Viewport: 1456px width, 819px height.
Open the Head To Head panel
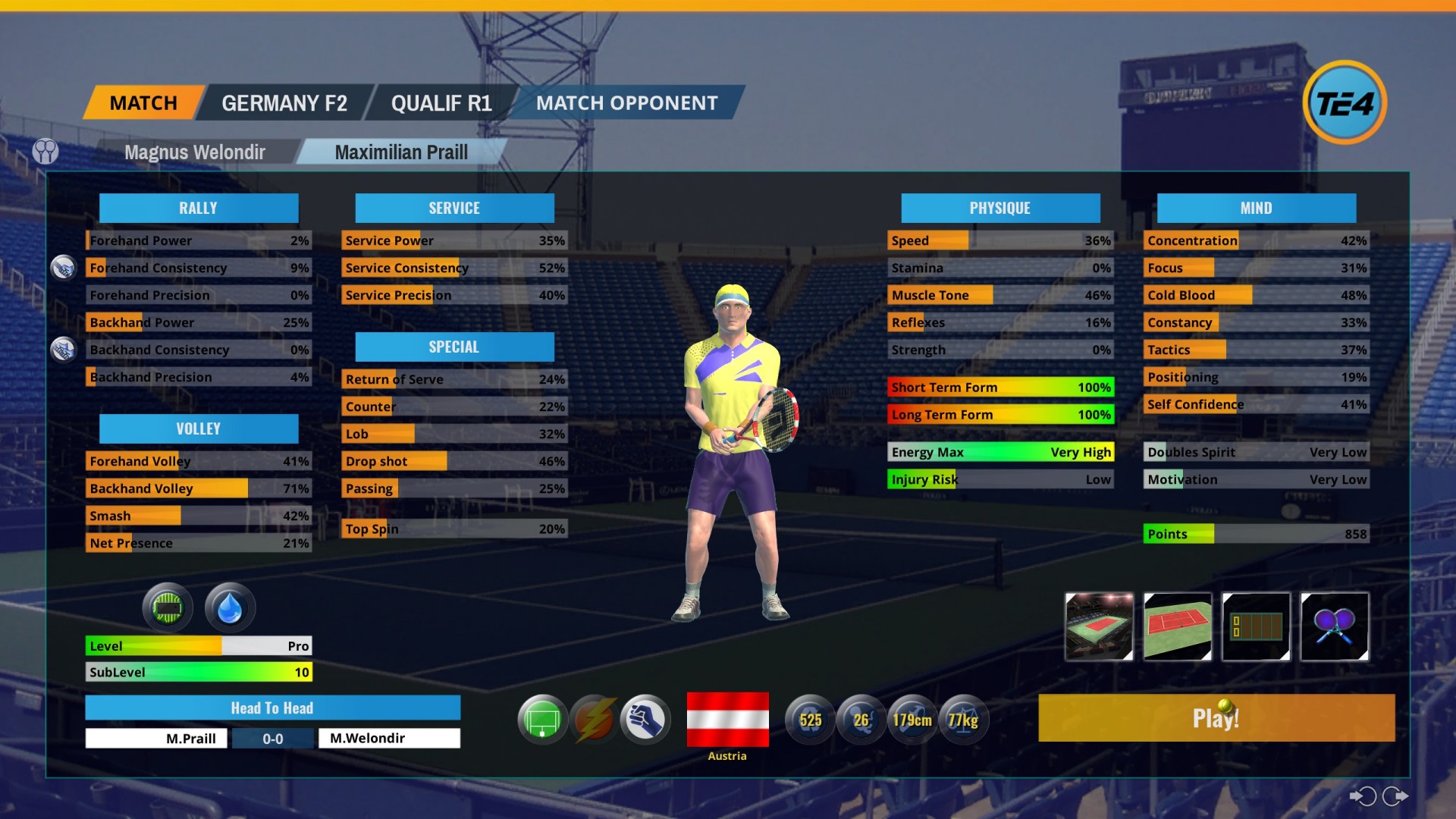pos(272,708)
